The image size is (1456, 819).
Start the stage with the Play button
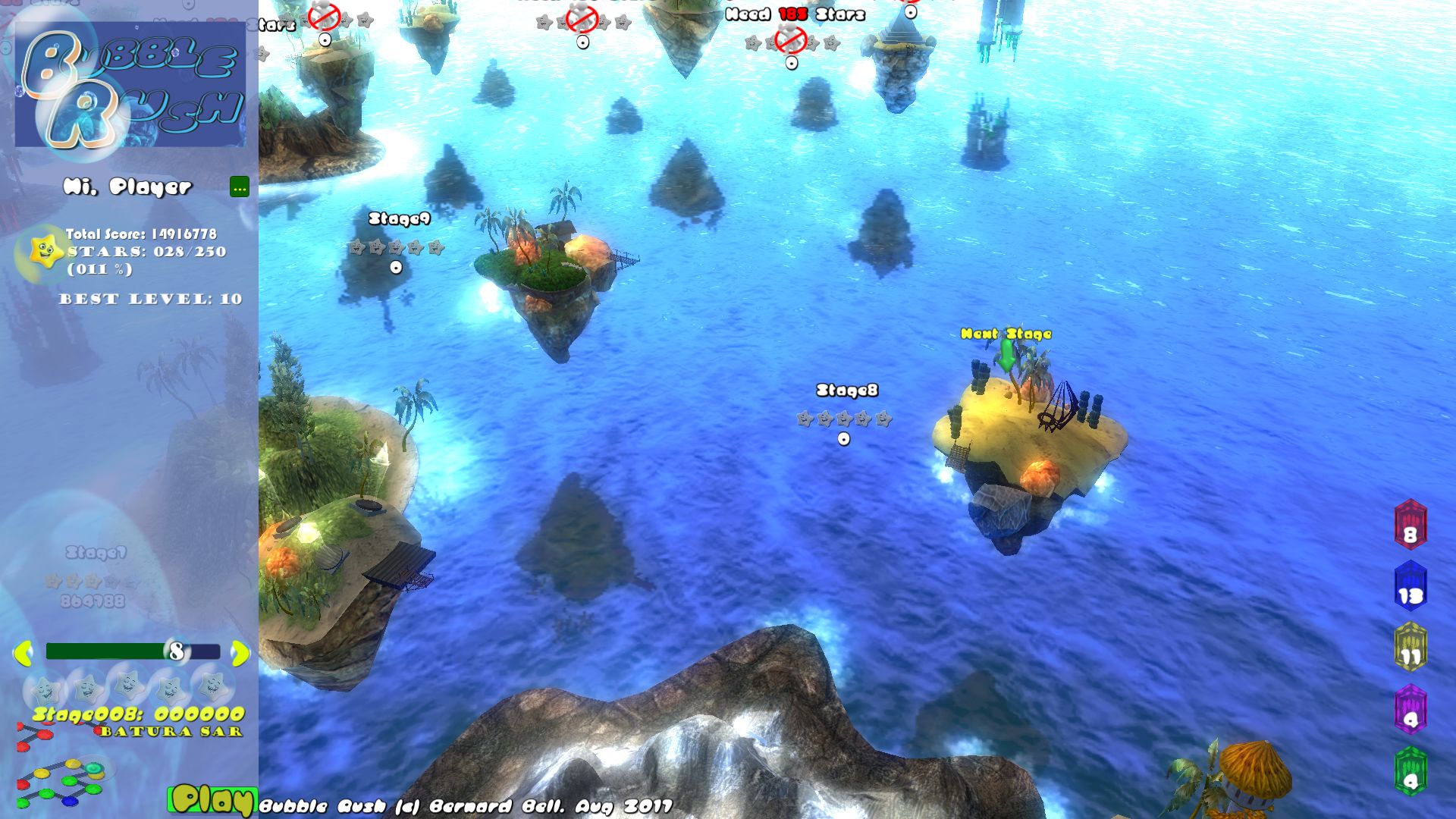tap(211, 800)
